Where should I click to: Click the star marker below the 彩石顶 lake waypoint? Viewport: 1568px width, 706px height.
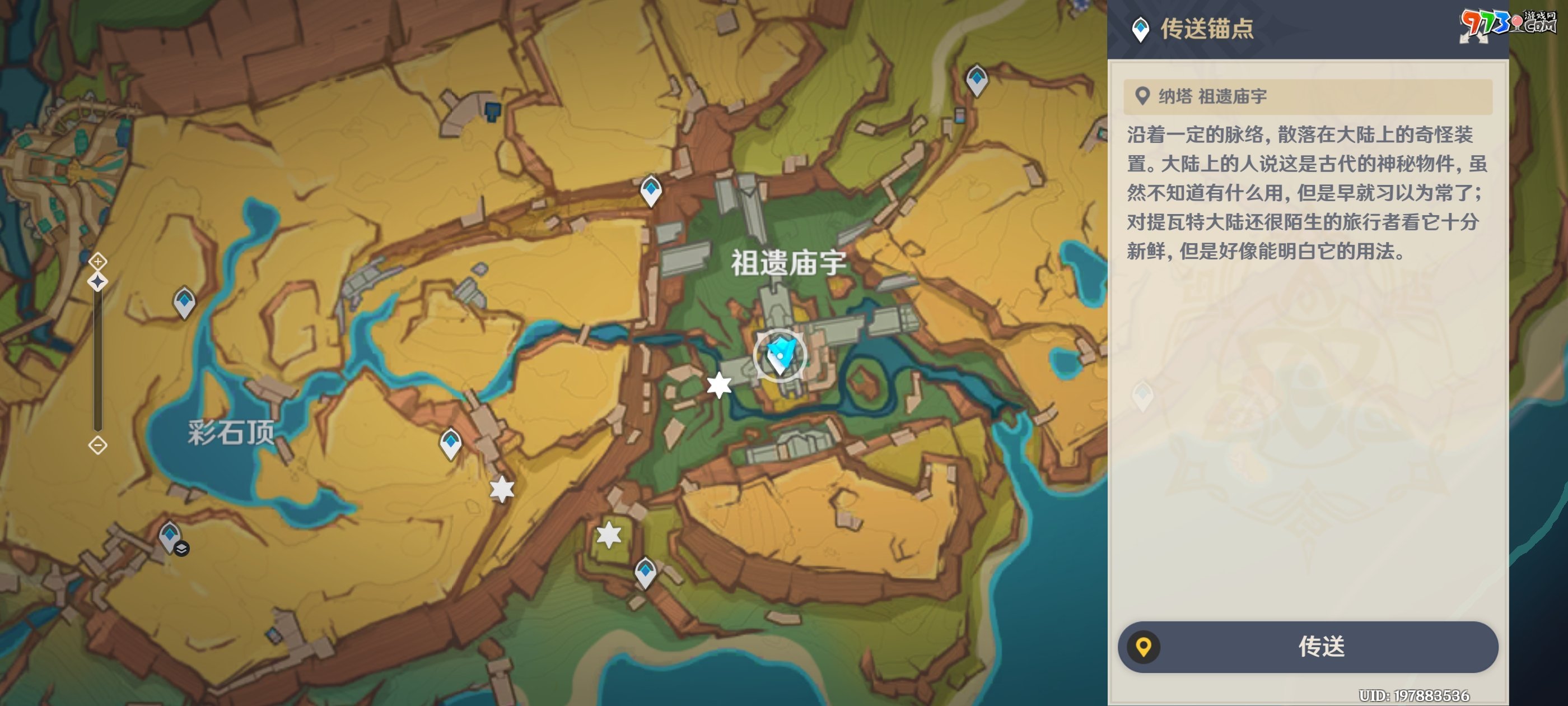tap(502, 489)
